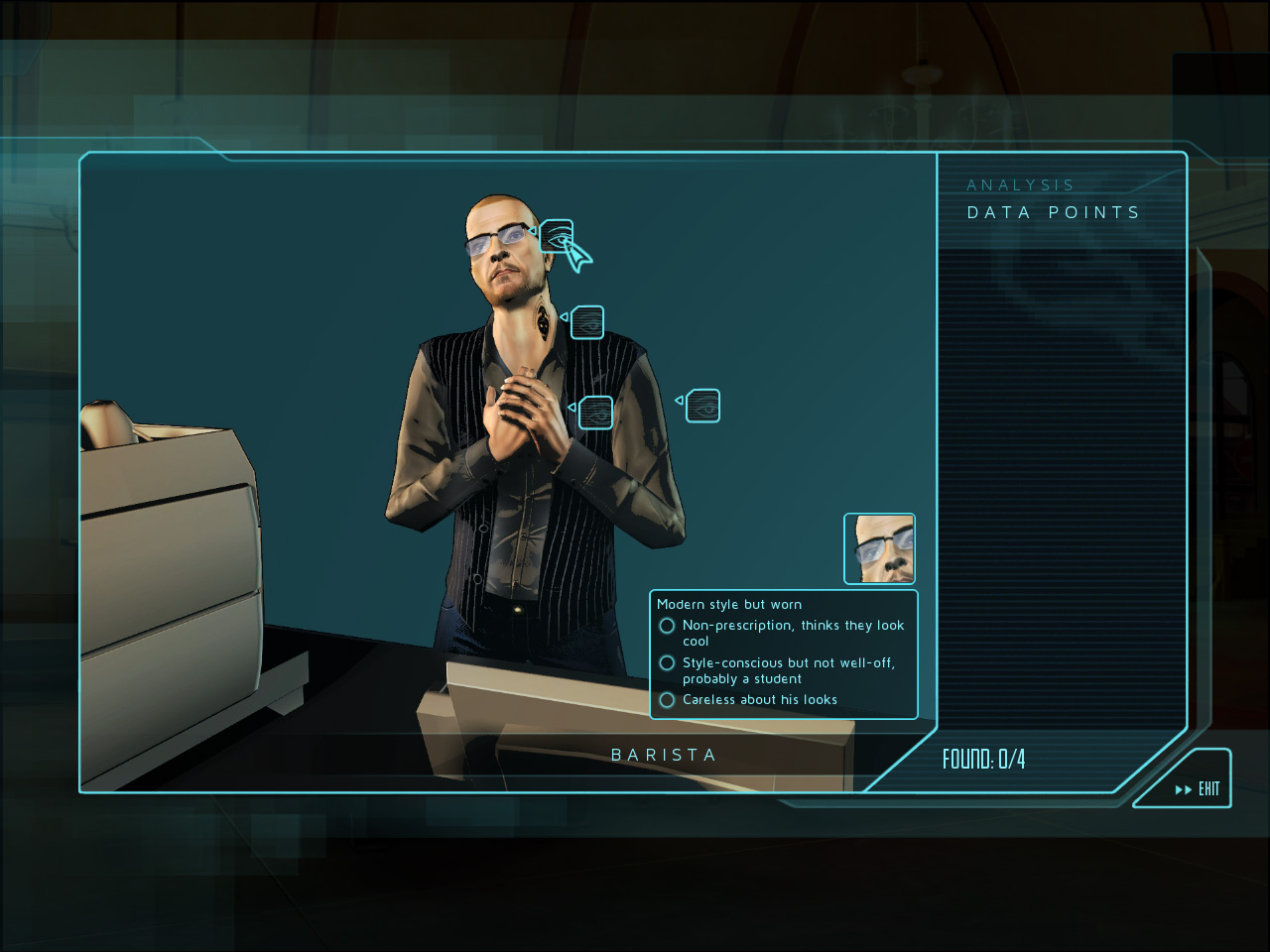Click the BARISTA name label
The width and height of the screenshot is (1270, 952).
(x=667, y=754)
